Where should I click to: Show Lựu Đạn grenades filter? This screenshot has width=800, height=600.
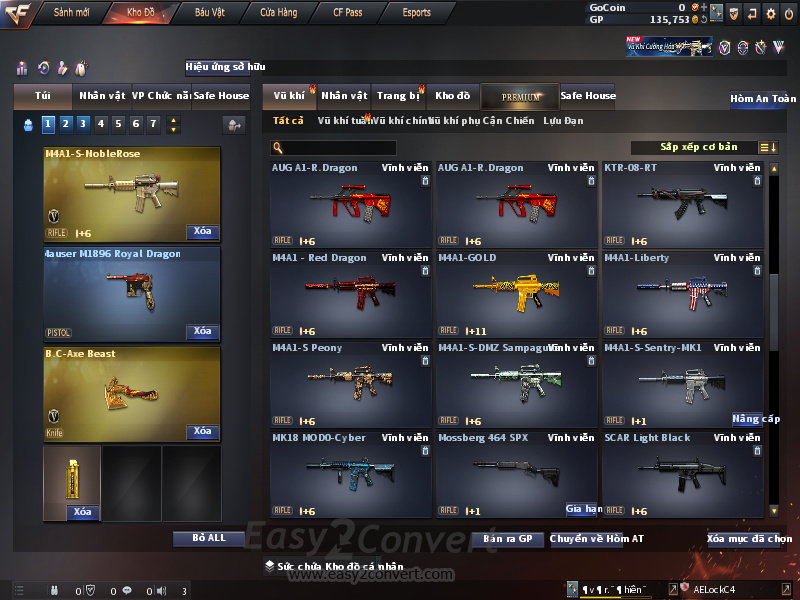pos(563,121)
